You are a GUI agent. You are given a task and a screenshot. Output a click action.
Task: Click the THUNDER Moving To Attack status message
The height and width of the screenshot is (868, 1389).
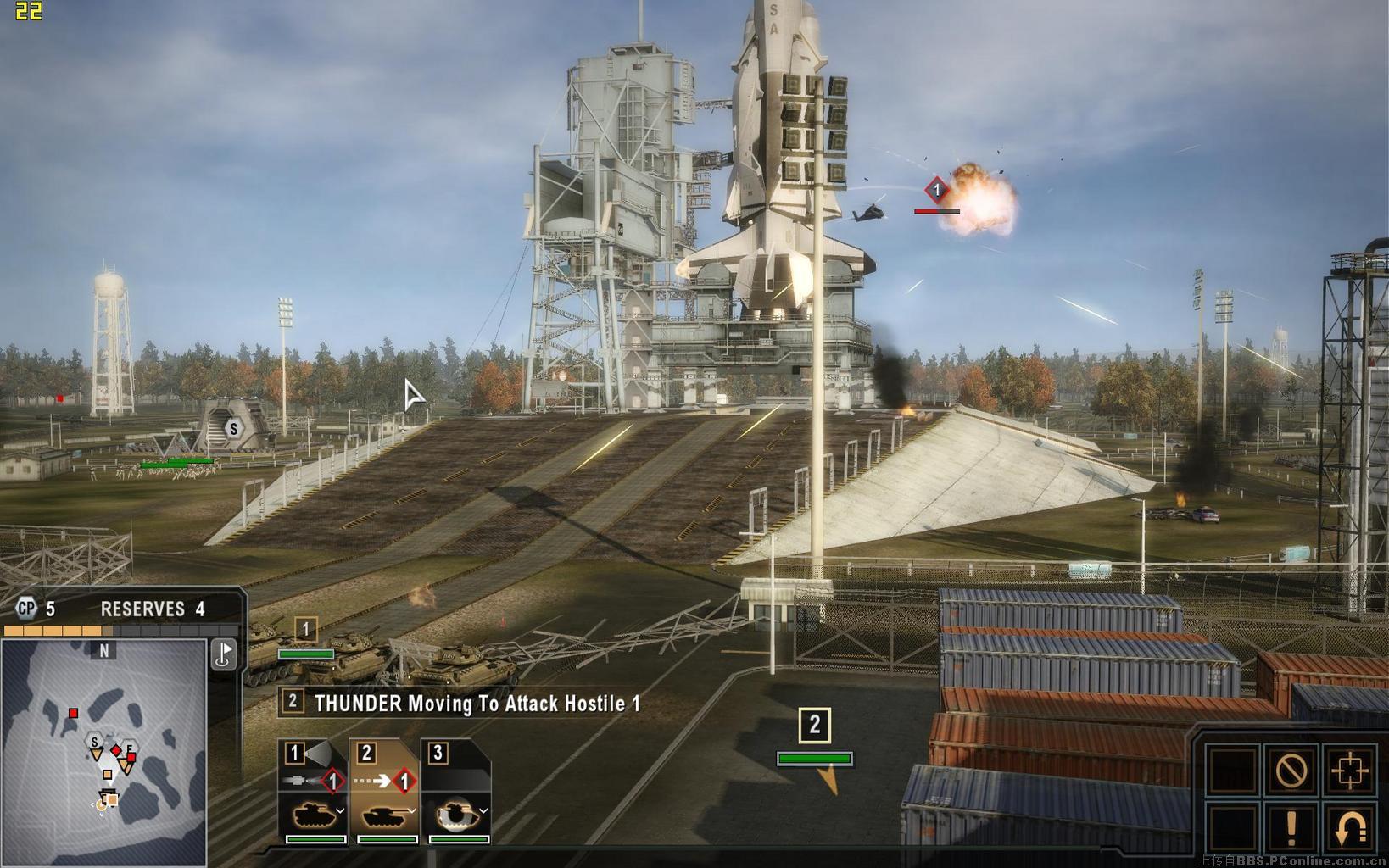(x=477, y=703)
